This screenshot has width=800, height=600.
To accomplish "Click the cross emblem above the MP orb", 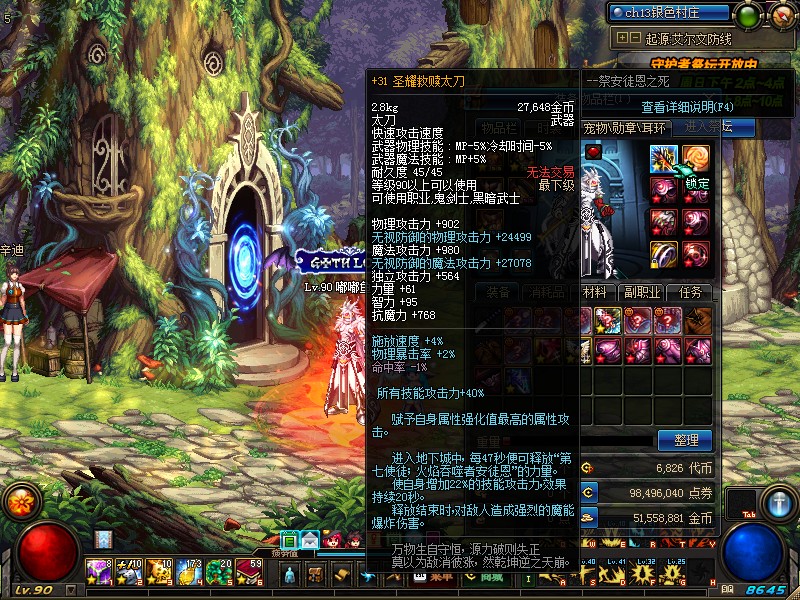I will (778, 502).
